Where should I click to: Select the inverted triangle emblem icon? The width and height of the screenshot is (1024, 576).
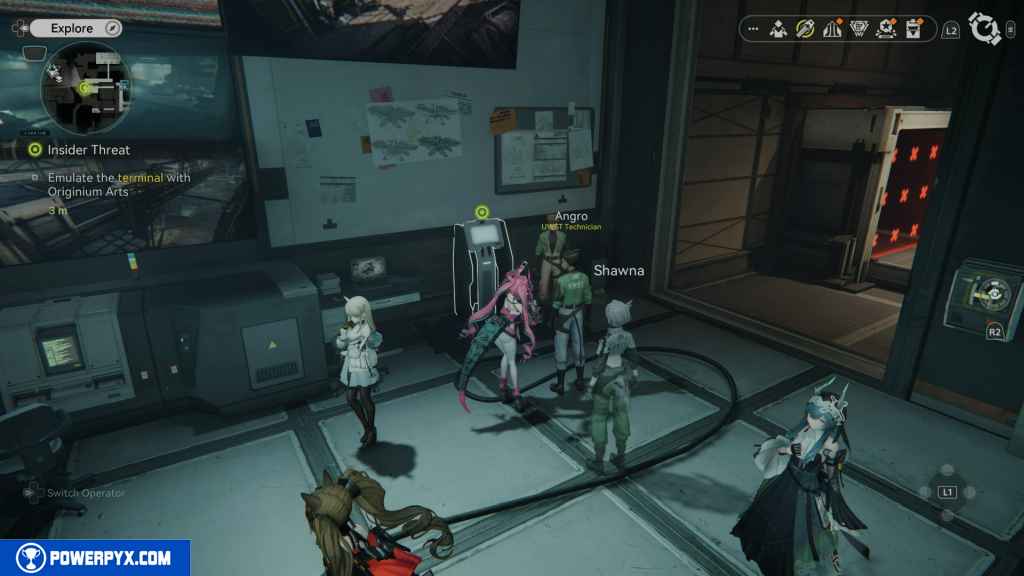pos(858,30)
